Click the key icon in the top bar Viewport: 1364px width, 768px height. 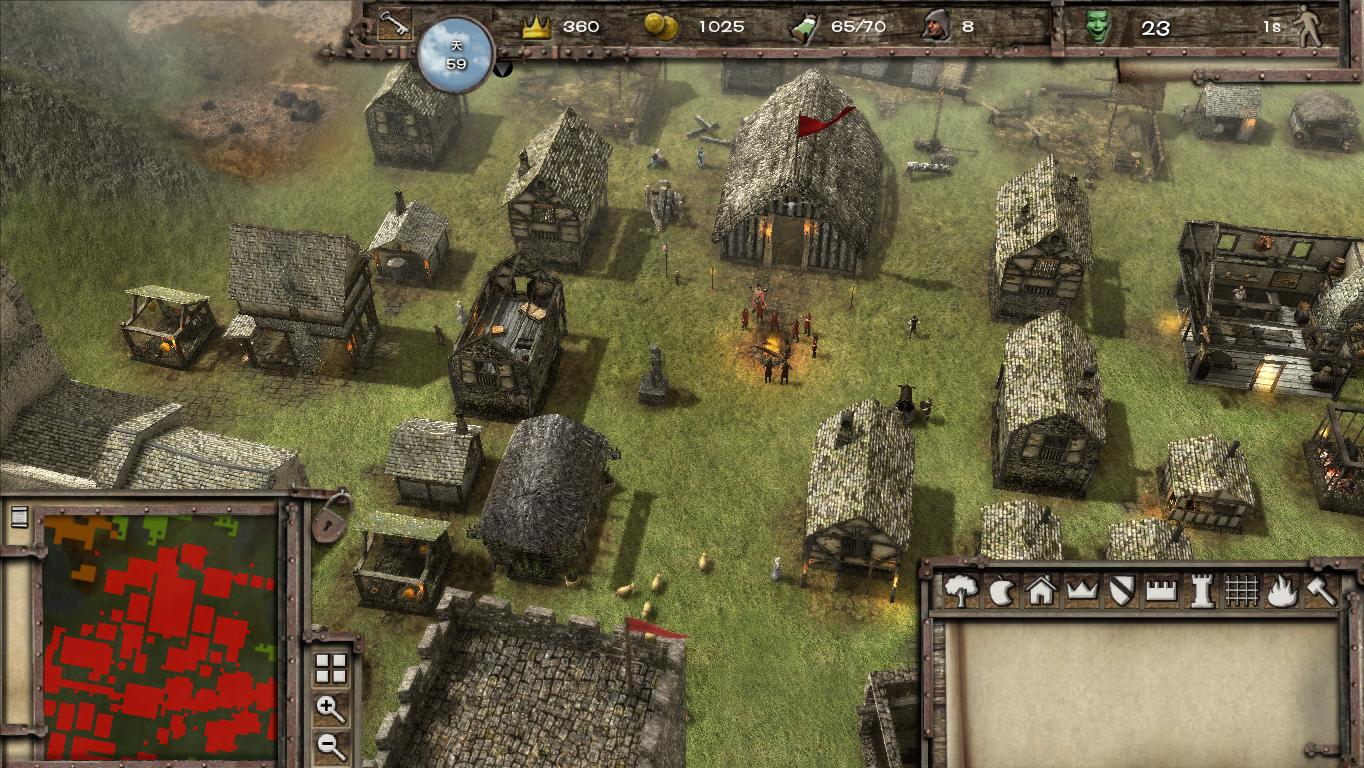tap(391, 25)
